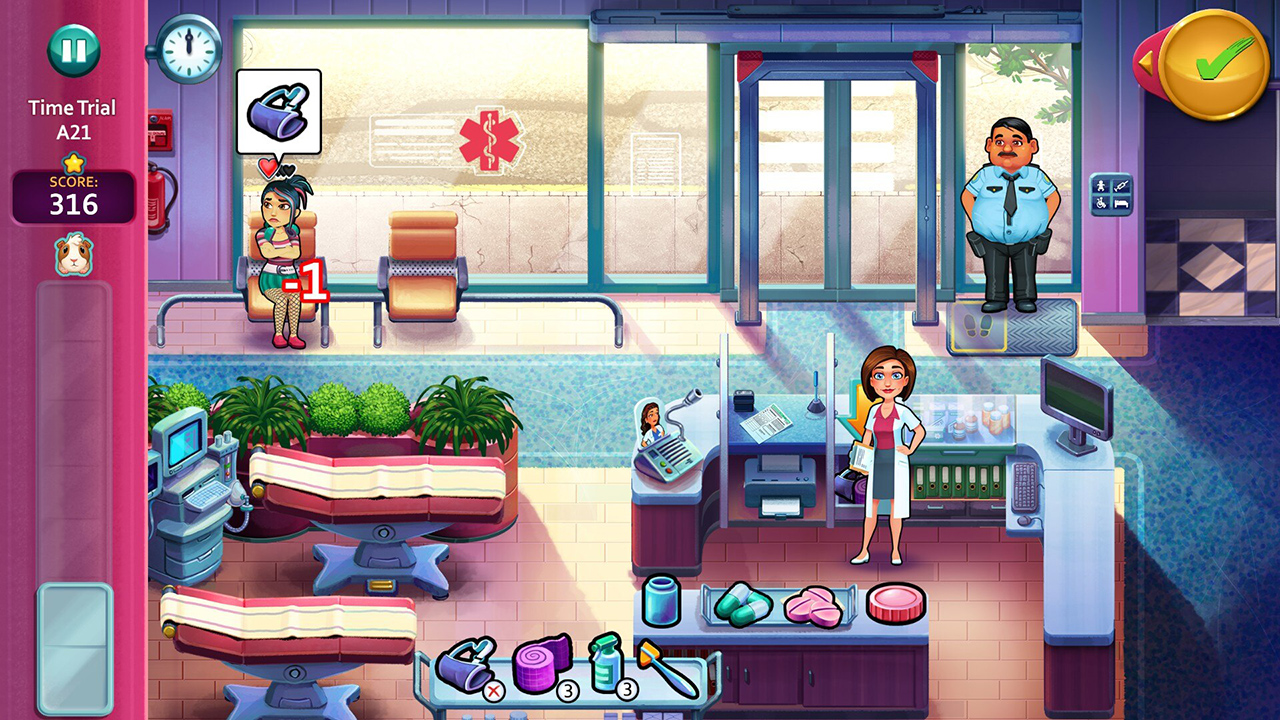Take the reflex hammer from the cart
1280x720 pixels.
pyautogui.click(x=666, y=668)
